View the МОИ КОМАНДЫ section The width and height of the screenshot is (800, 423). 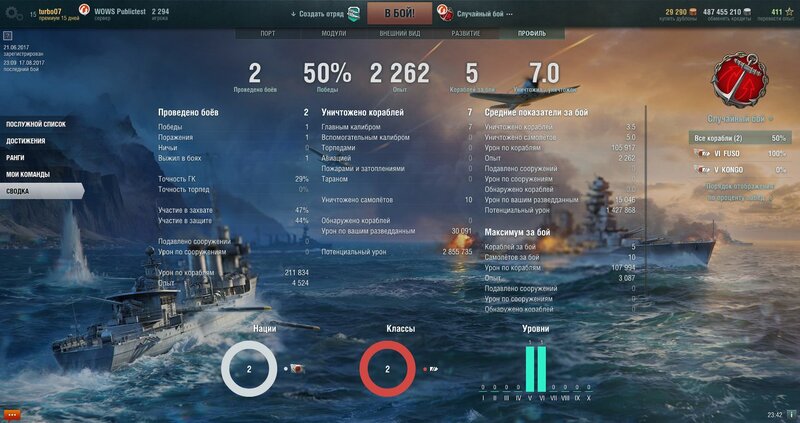click(28, 174)
